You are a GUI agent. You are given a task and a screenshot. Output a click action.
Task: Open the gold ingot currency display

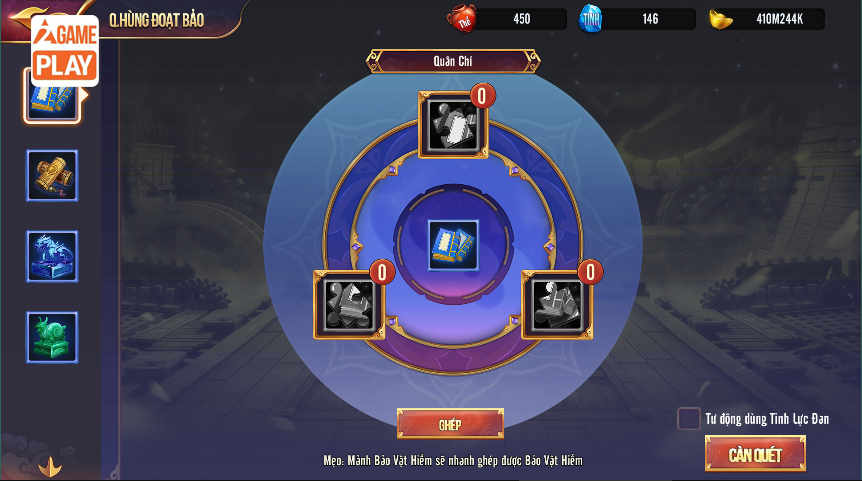tap(767, 19)
